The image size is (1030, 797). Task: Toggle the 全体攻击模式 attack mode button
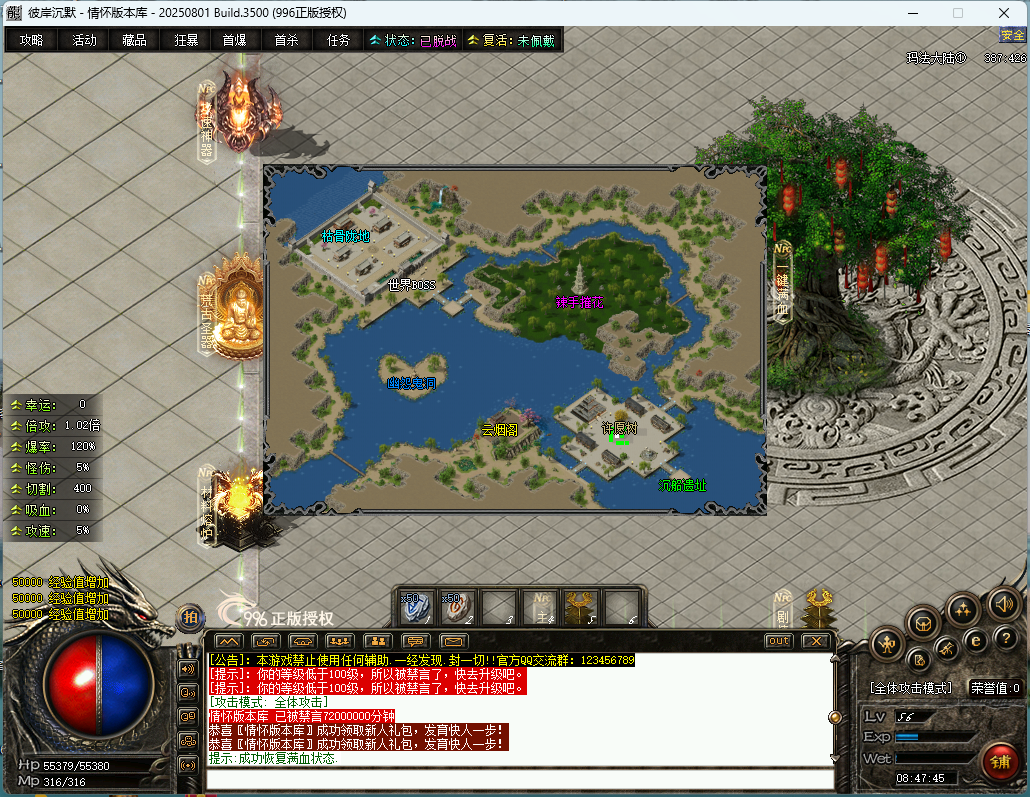[910, 688]
